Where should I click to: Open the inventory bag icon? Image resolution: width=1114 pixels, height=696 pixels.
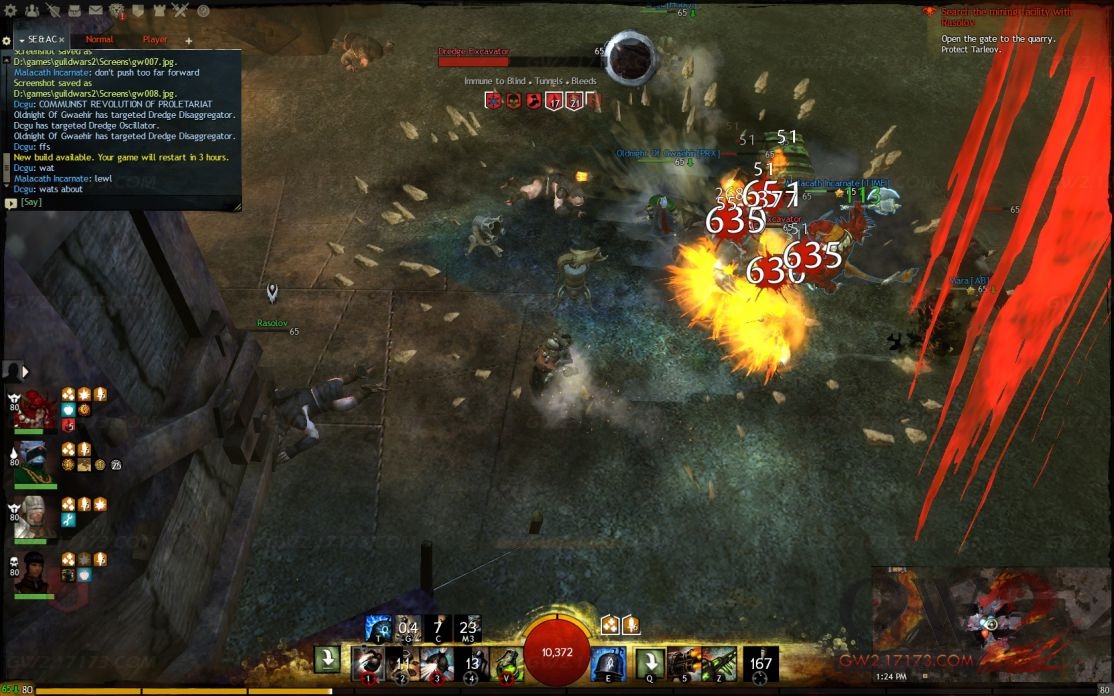(74, 11)
